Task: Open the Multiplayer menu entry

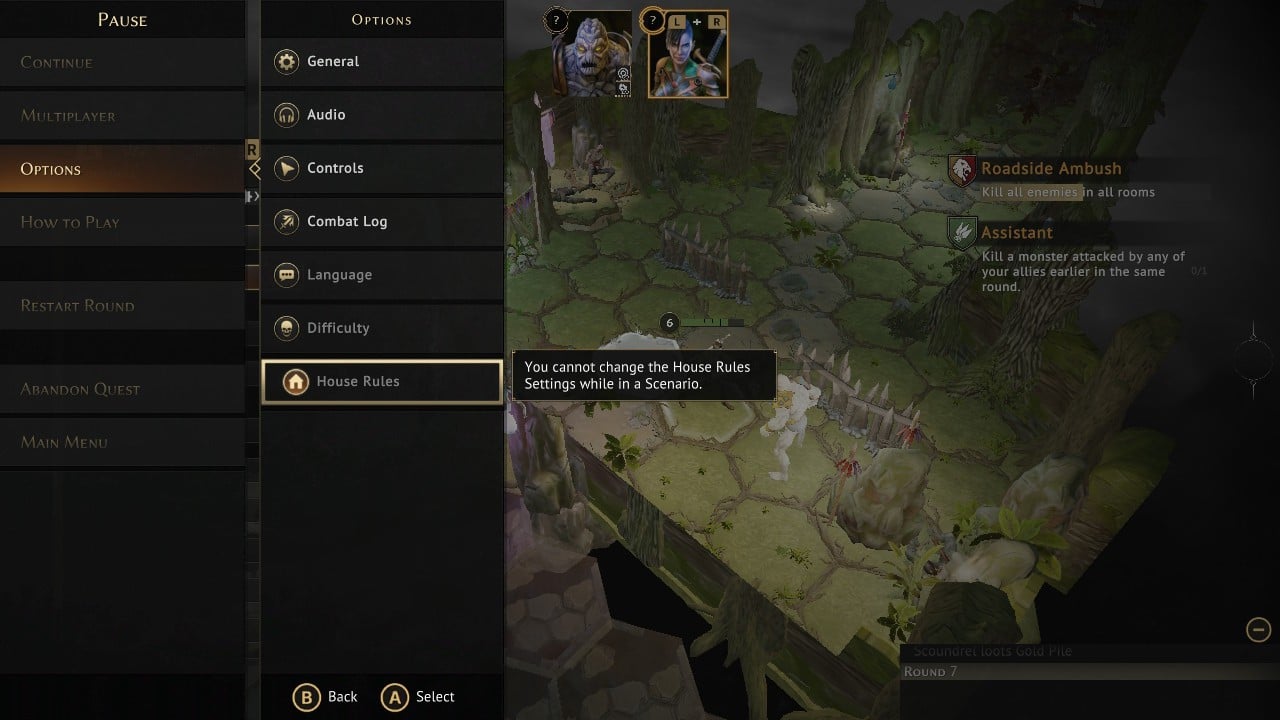Action: pyautogui.click(x=68, y=116)
